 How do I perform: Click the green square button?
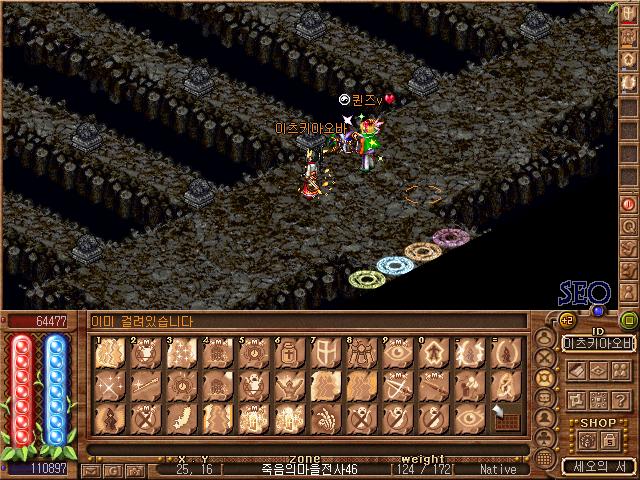[x=628, y=320]
